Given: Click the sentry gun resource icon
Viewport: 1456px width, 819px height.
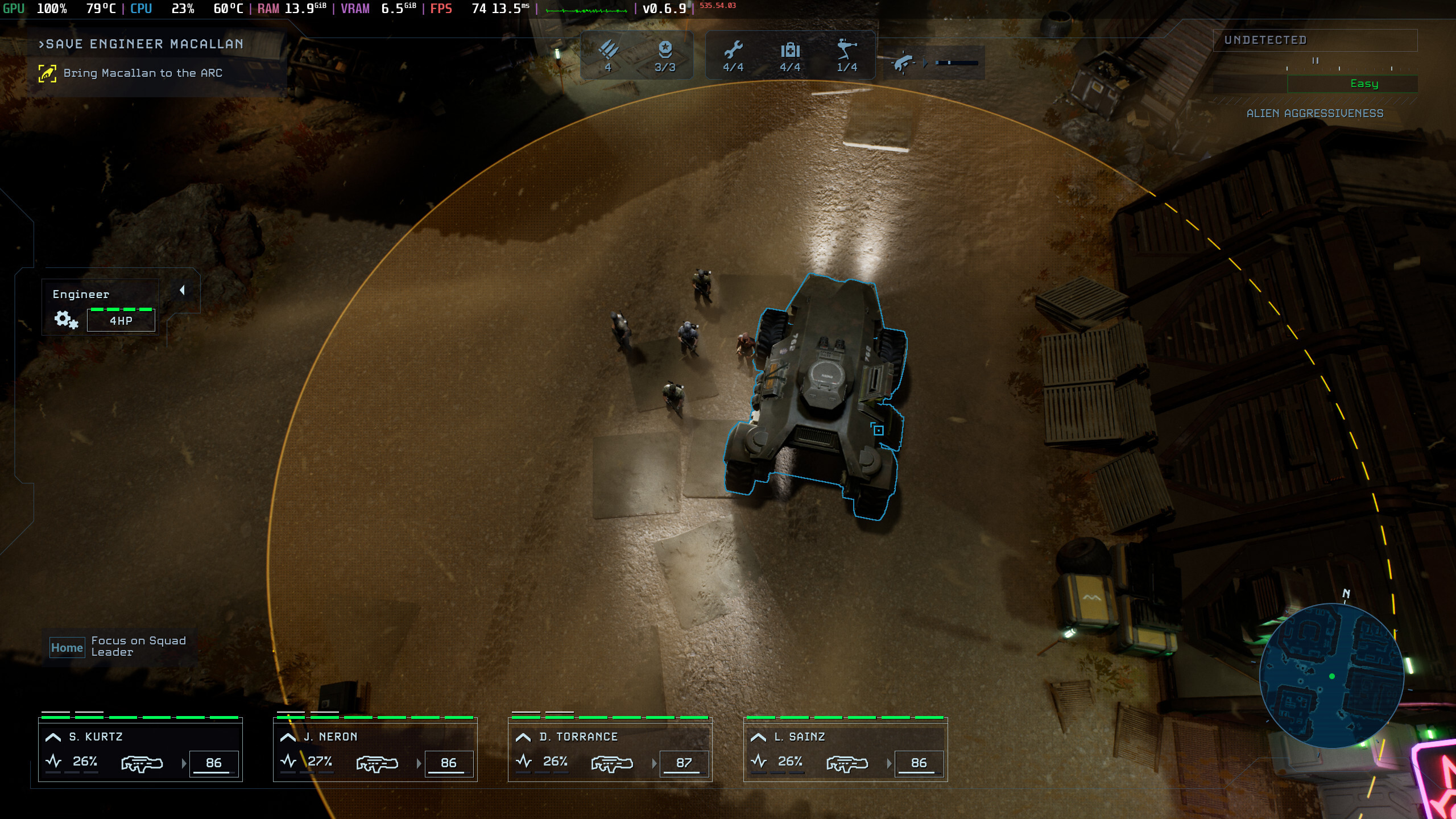Looking at the screenshot, I should (847, 50).
